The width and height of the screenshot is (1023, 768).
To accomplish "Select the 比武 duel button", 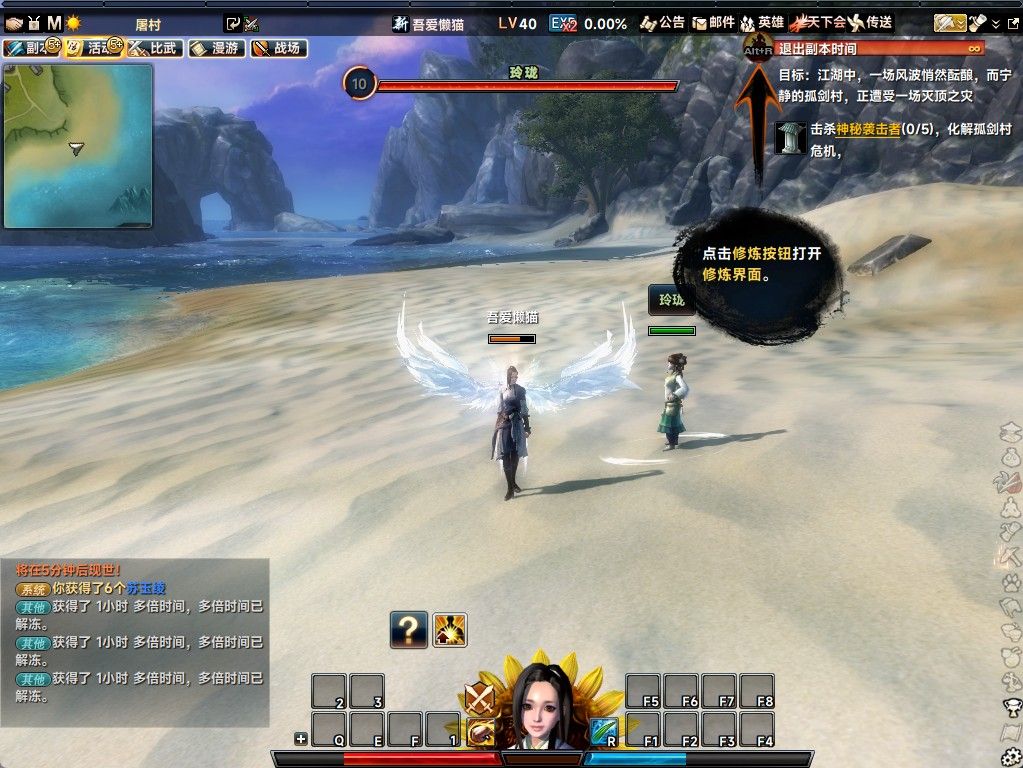I will click(154, 48).
